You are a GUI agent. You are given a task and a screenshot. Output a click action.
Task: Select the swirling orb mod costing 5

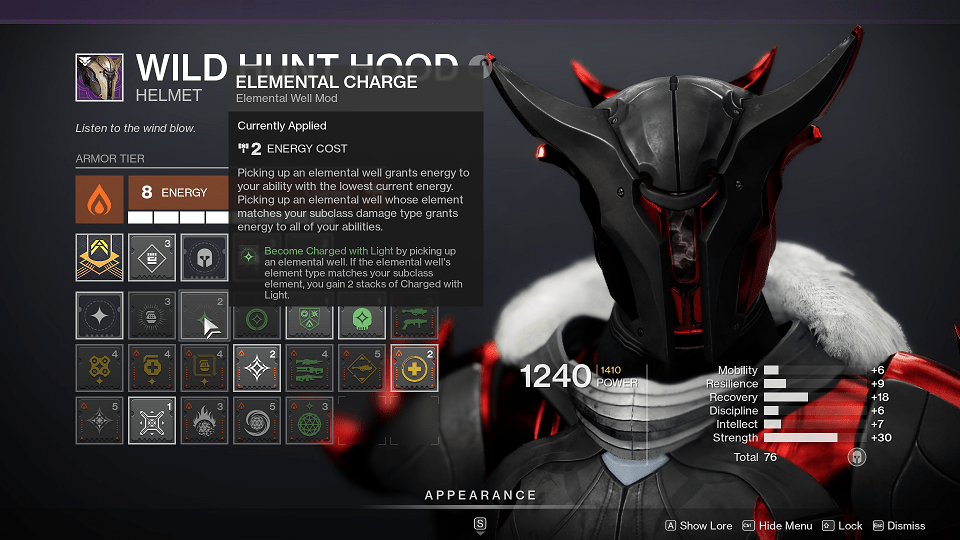(x=257, y=420)
